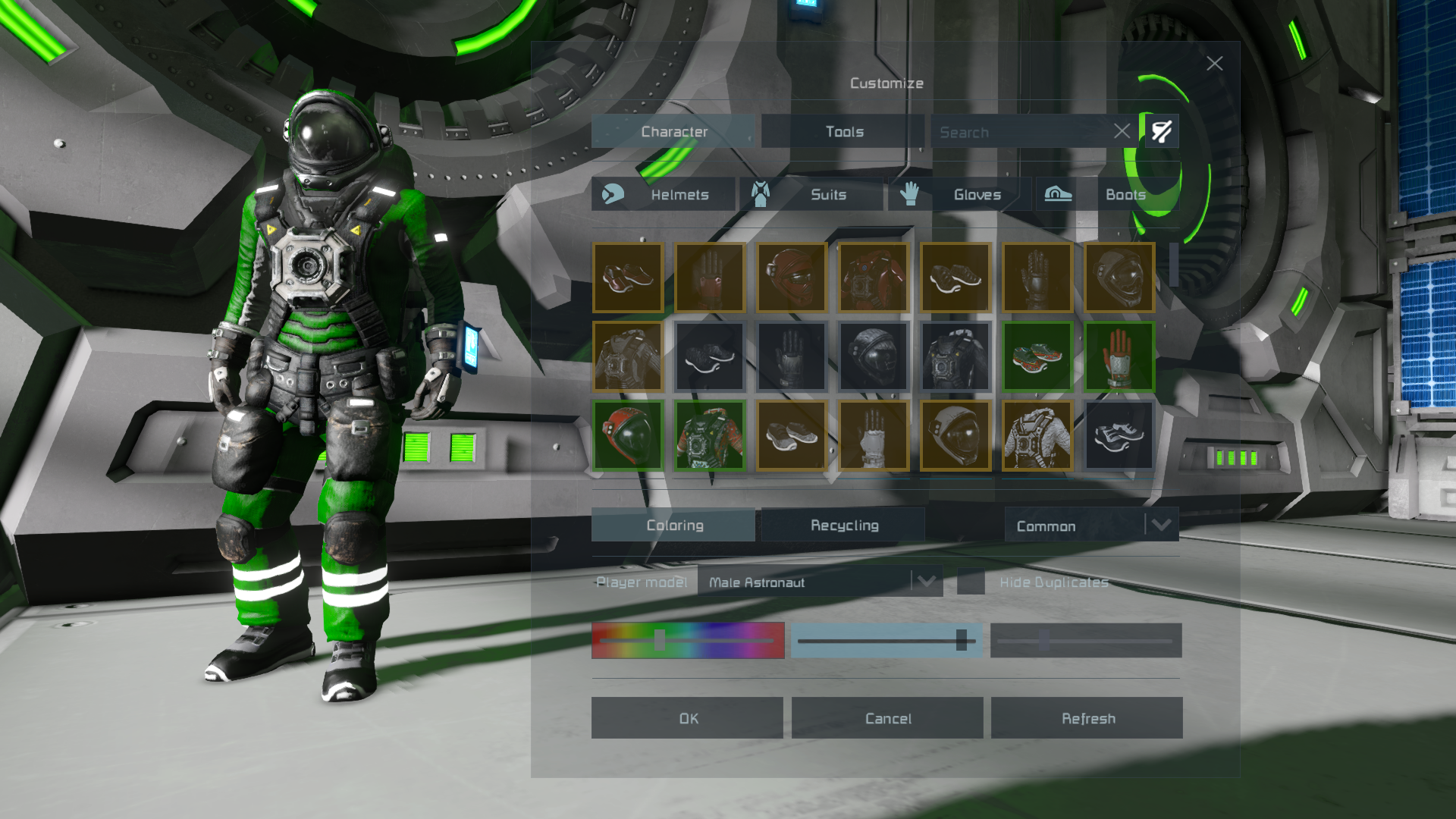1456x819 pixels.
Task: Select the green-framed red glove skin
Action: [1119, 356]
